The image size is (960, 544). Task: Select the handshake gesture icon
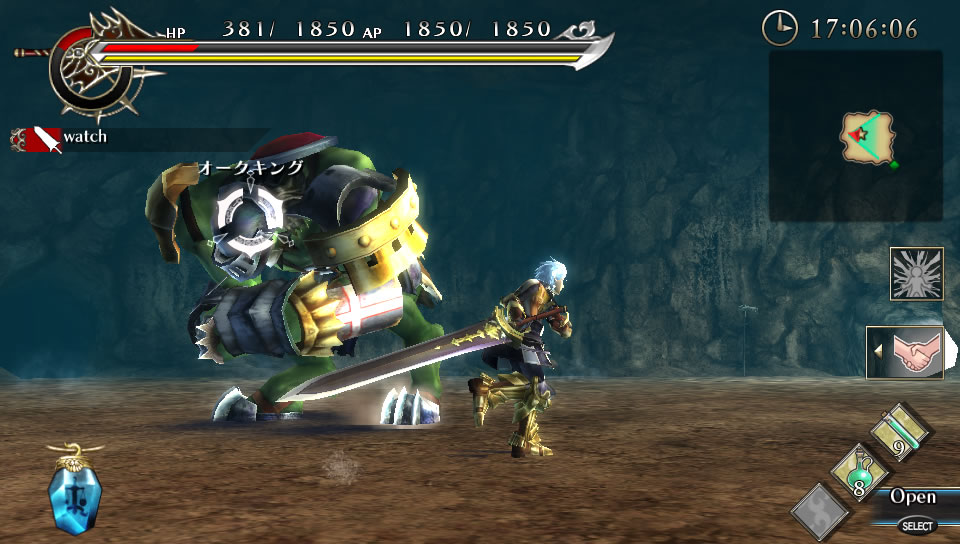click(906, 352)
